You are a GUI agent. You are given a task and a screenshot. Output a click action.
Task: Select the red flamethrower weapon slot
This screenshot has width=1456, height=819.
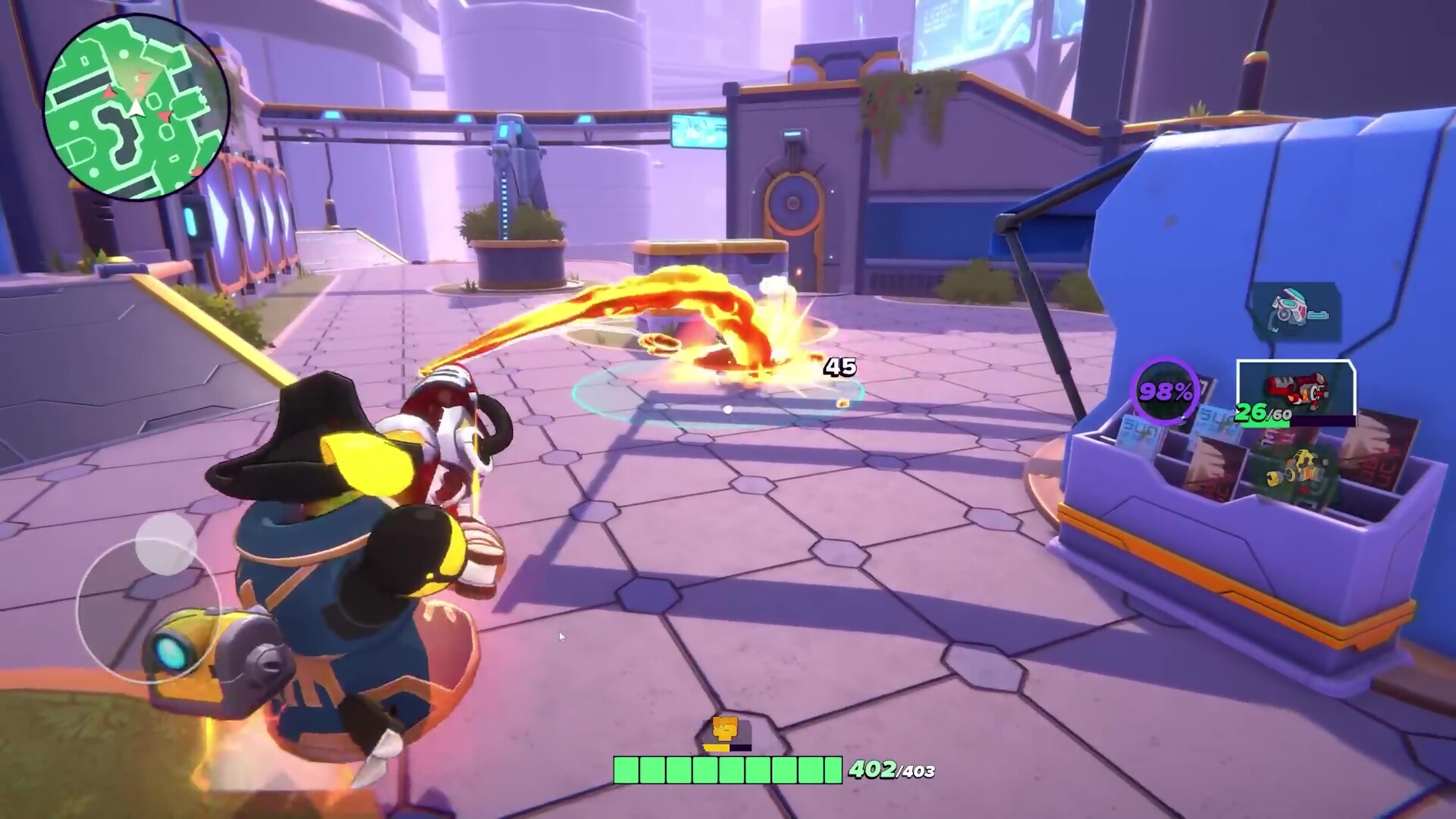(x=1295, y=391)
